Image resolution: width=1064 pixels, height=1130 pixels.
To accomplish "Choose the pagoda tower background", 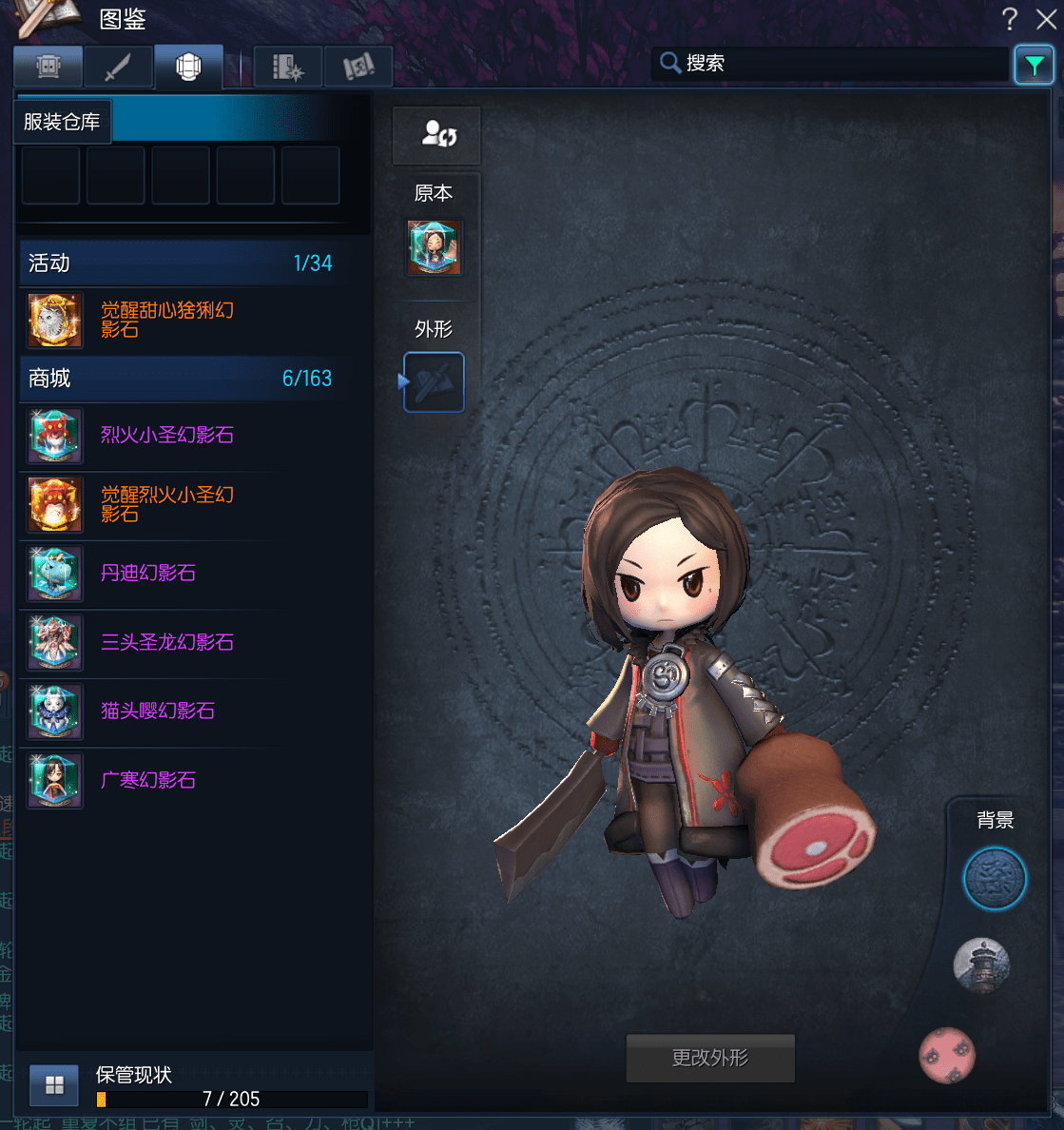I will pos(981,964).
